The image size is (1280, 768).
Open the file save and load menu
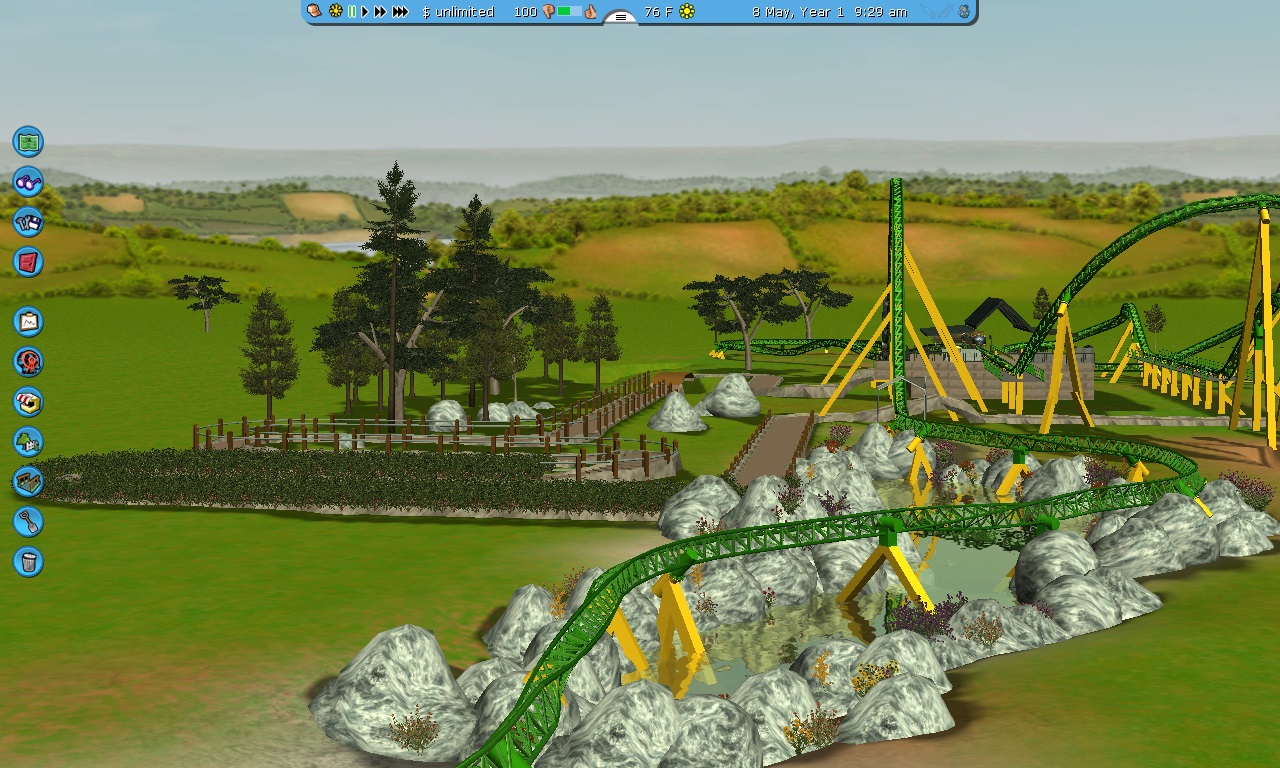(x=28, y=222)
